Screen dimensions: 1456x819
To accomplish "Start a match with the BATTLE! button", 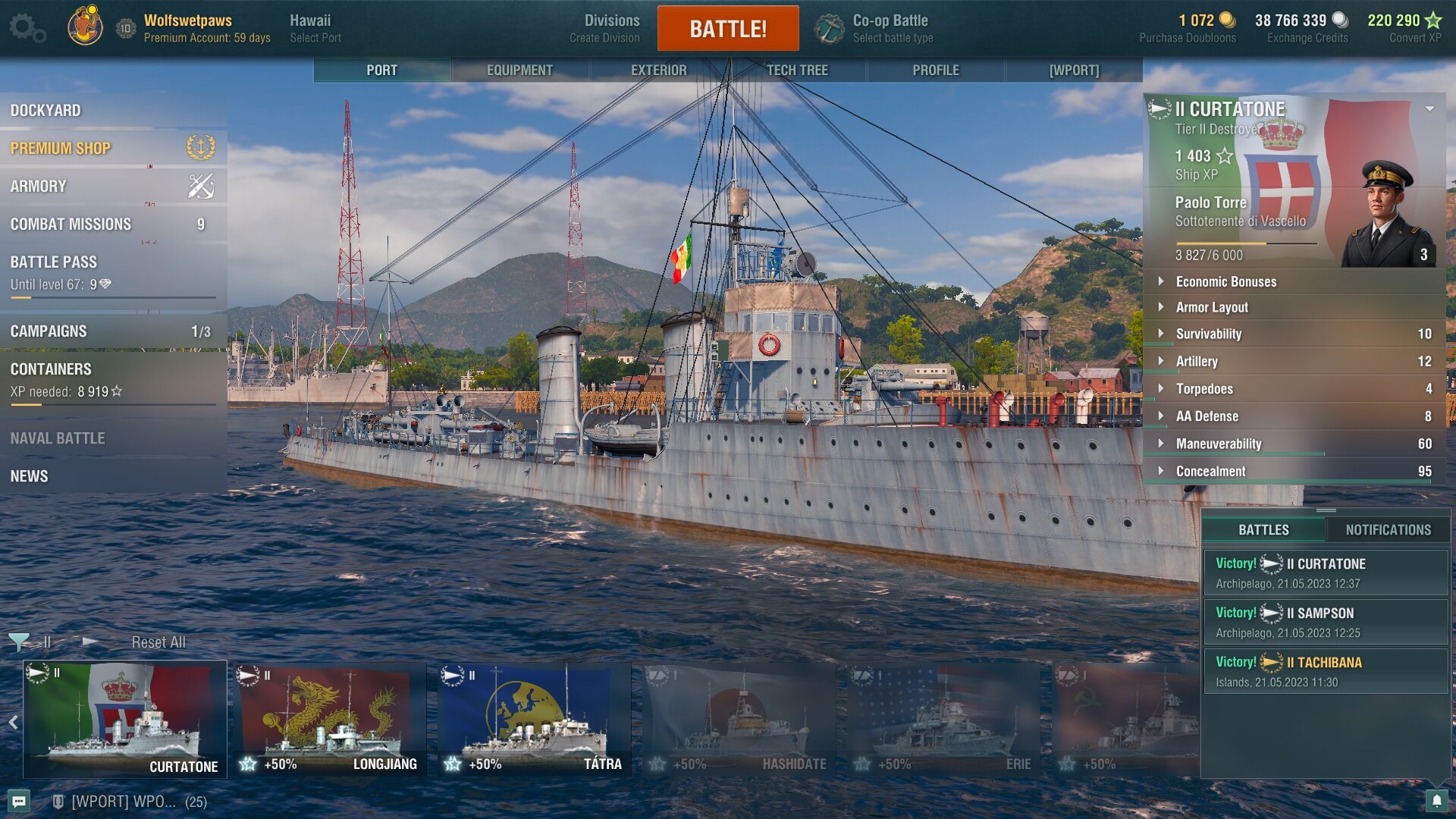I will (x=727, y=29).
